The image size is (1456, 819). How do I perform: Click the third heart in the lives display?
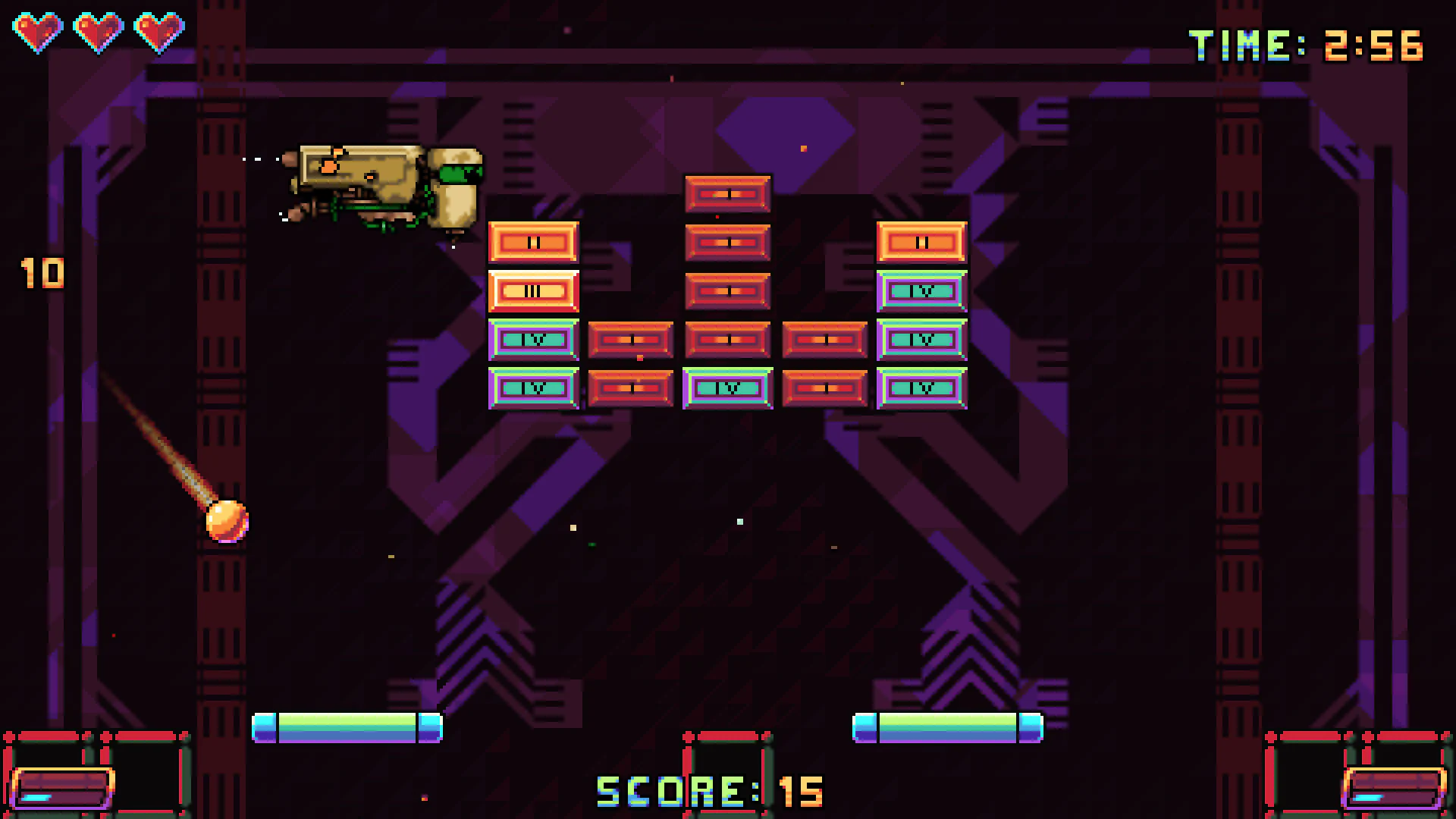pos(159,30)
